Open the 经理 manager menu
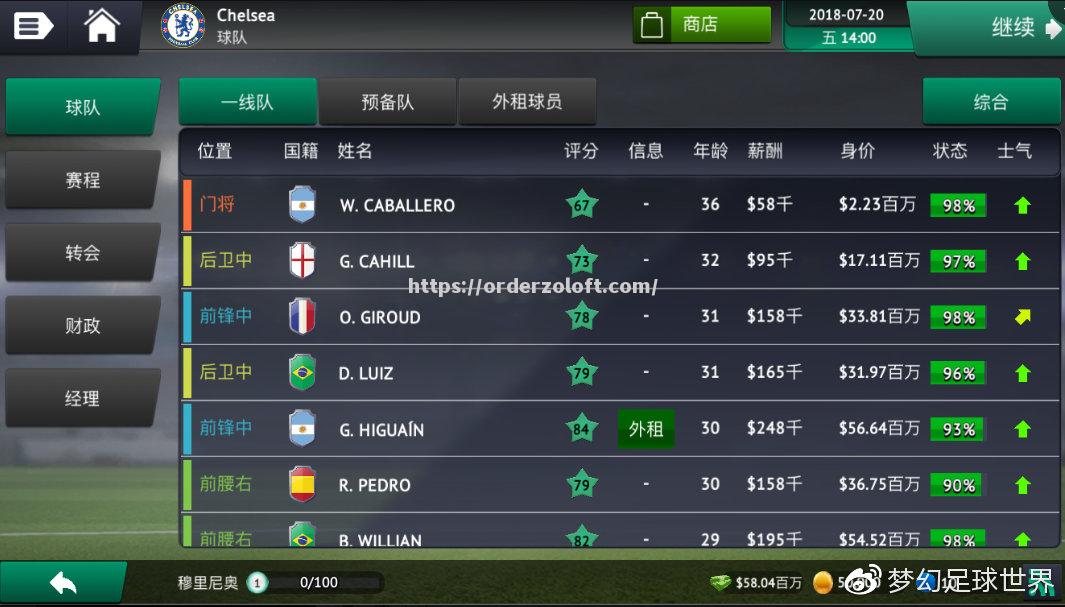This screenshot has height=607, width=1065. click(83, 398)
